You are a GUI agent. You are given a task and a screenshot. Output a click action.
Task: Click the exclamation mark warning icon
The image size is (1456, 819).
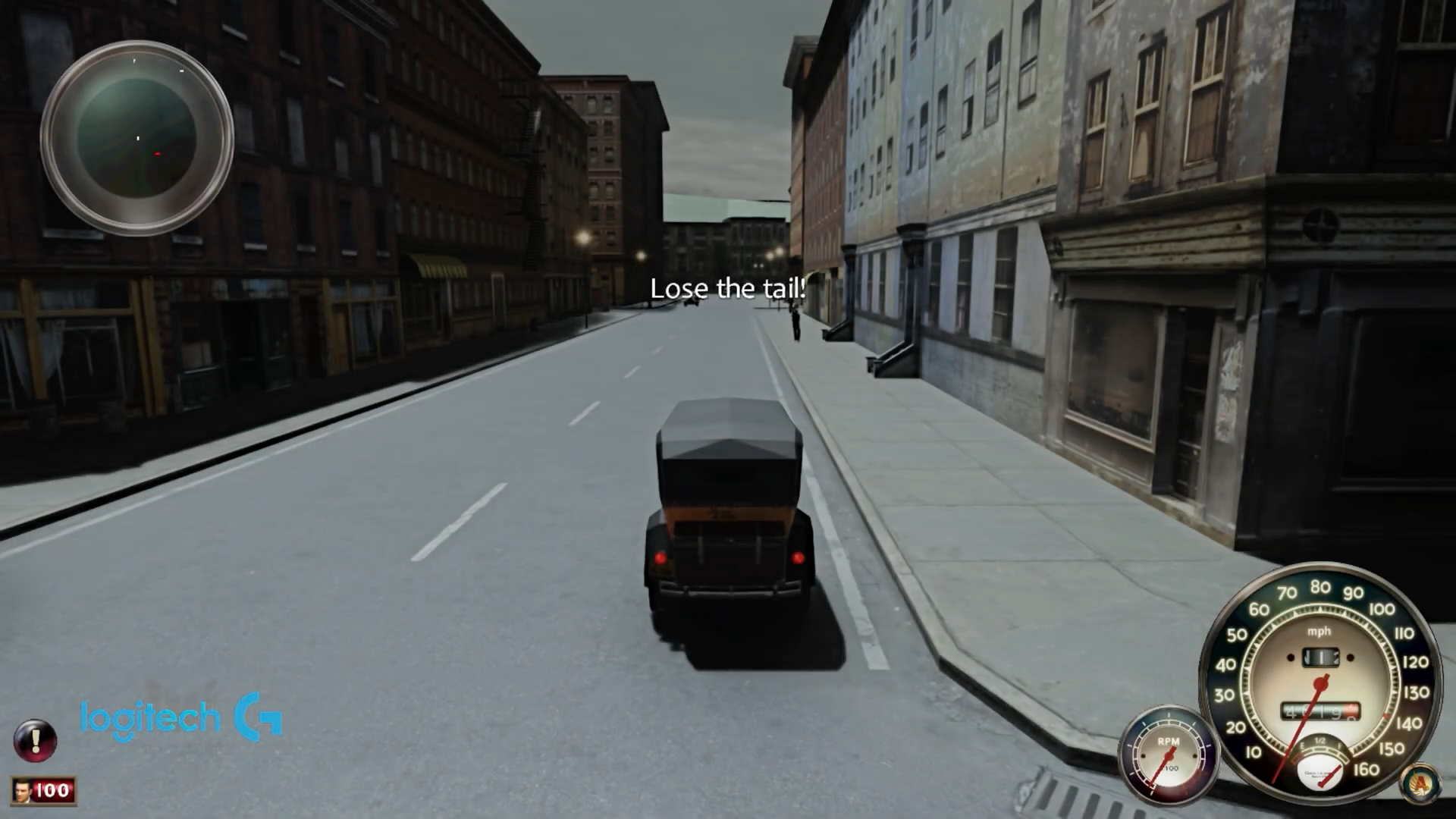pyautogui.click(x=36, y=741)
